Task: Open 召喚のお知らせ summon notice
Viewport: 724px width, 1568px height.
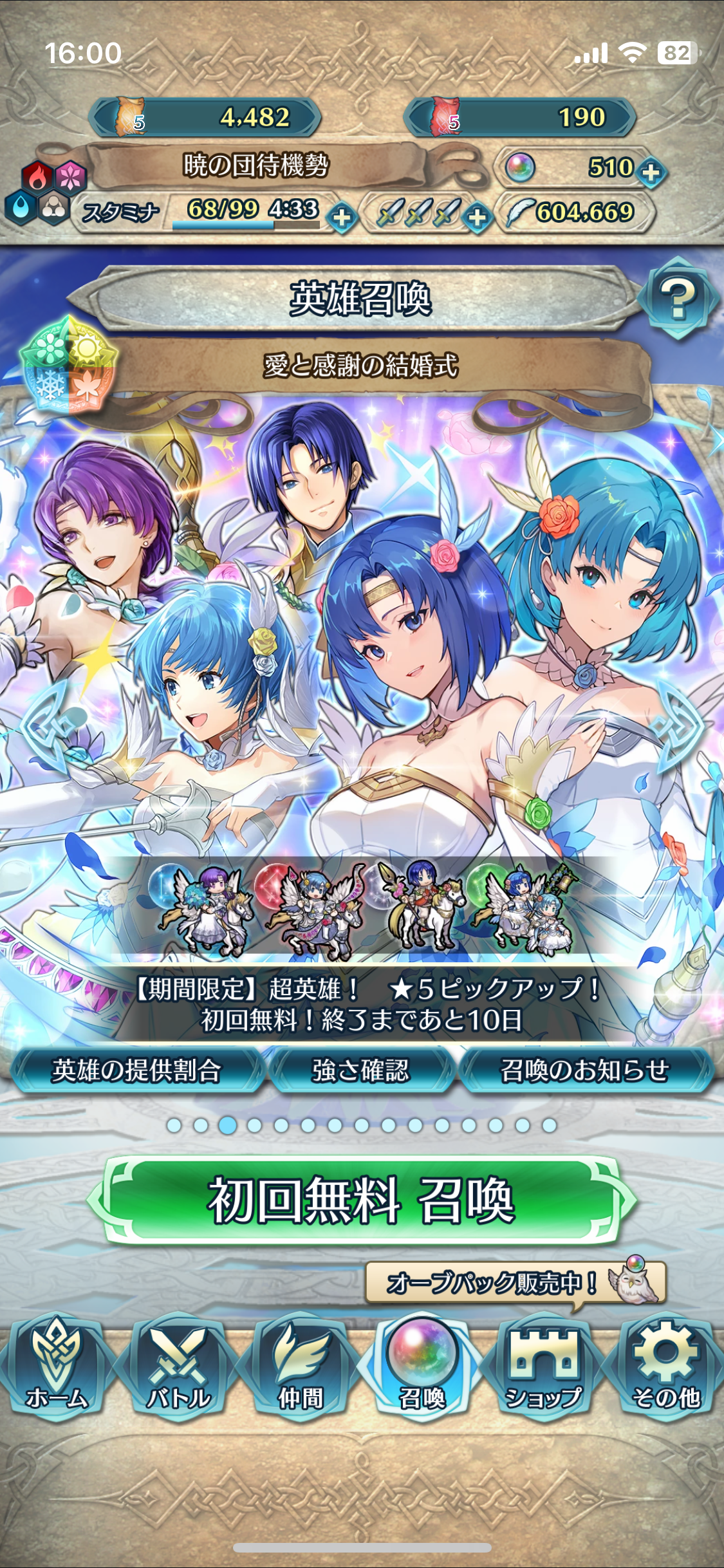Action: point(584,1070)
